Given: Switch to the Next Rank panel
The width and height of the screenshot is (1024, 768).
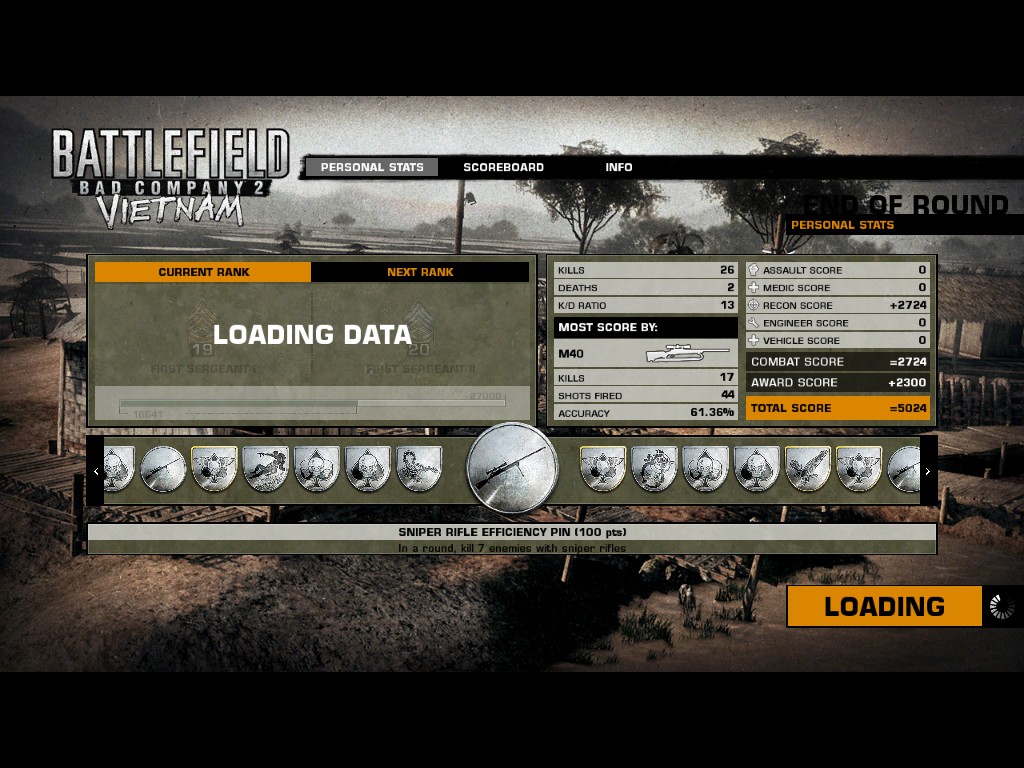Looking at the screenshot, I should pos(420,272).
